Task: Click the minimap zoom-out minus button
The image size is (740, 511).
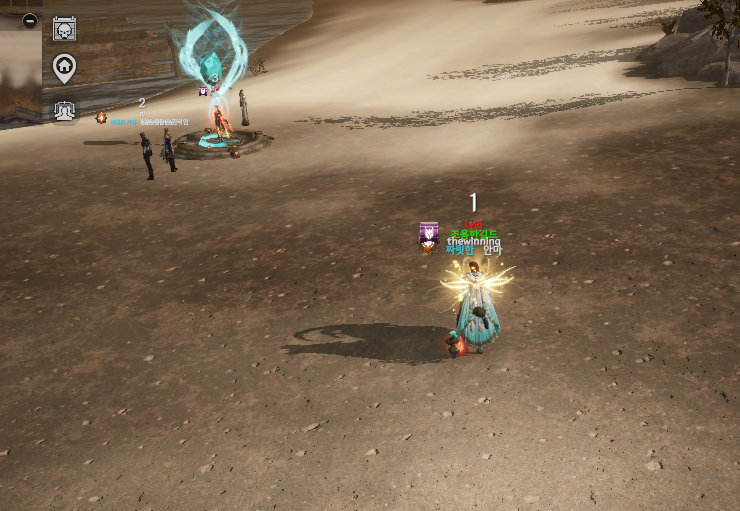Action: point(30,20)
